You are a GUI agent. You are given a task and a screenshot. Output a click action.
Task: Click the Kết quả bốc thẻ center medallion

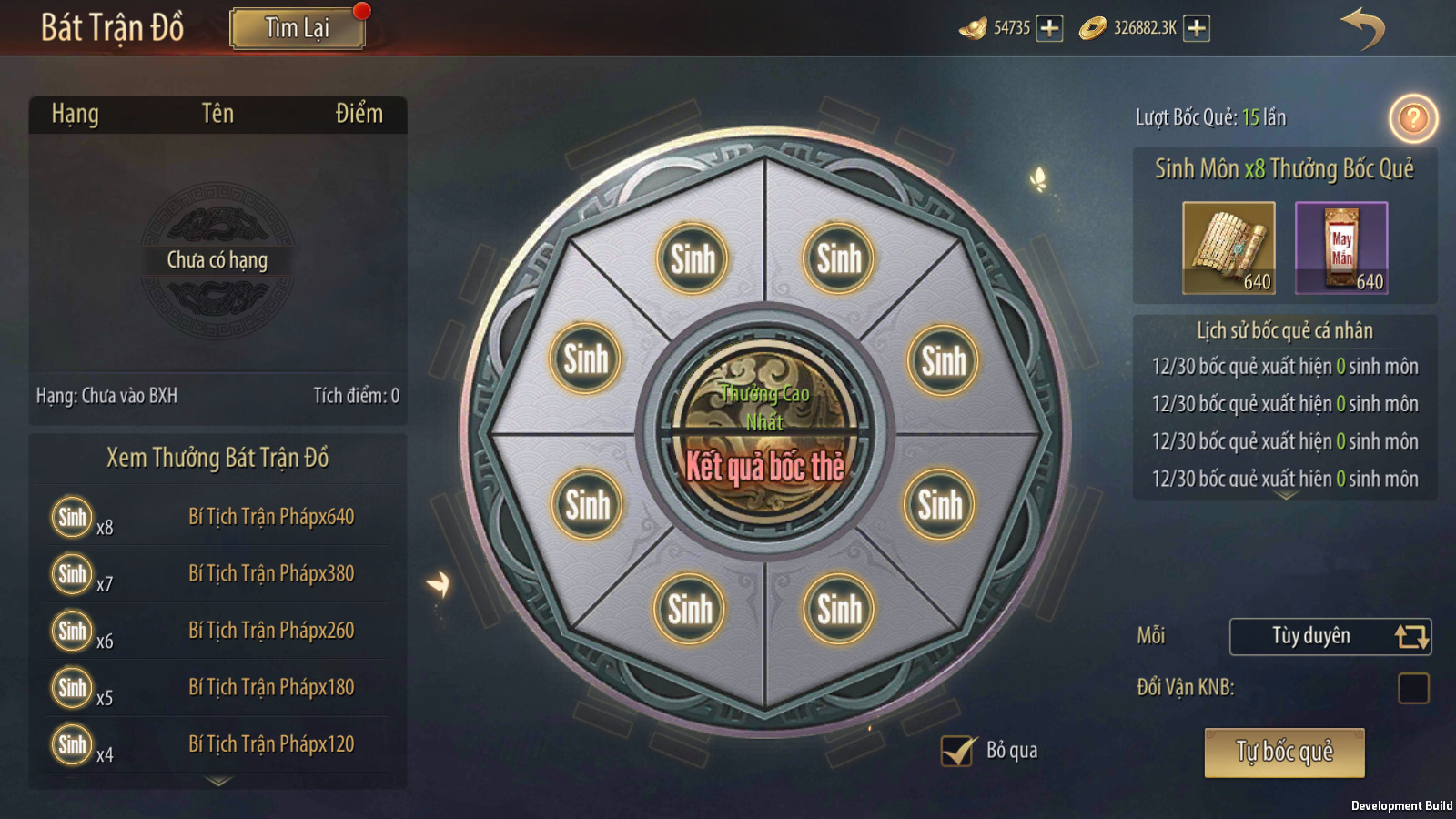pyautogui.click(x=765, y=430)
